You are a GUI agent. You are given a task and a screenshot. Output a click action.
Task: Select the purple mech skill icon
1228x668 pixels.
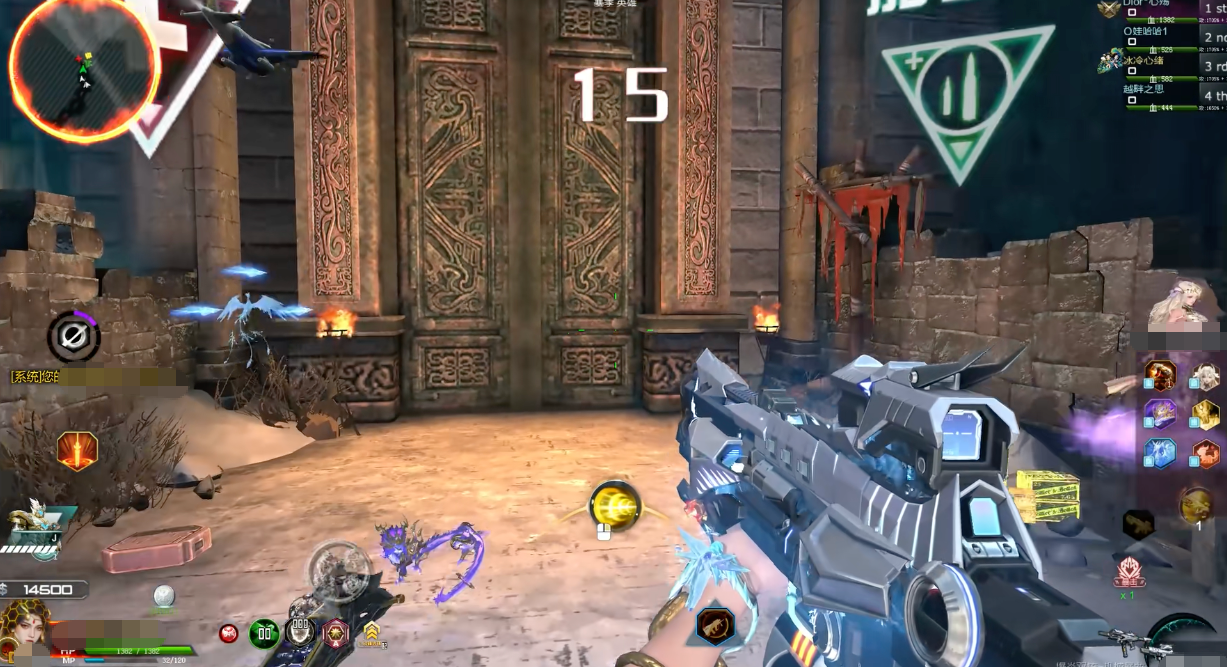click(1160, 413)
